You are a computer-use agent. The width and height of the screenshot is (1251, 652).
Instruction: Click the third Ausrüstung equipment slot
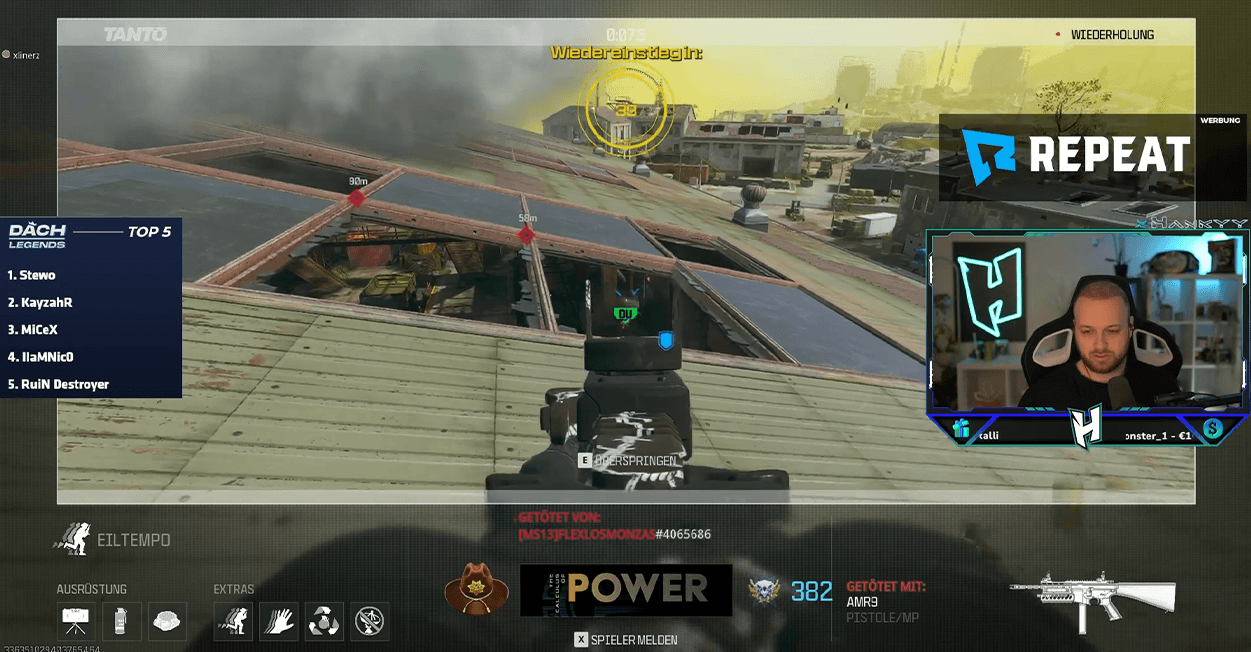[x=168, y=621]
